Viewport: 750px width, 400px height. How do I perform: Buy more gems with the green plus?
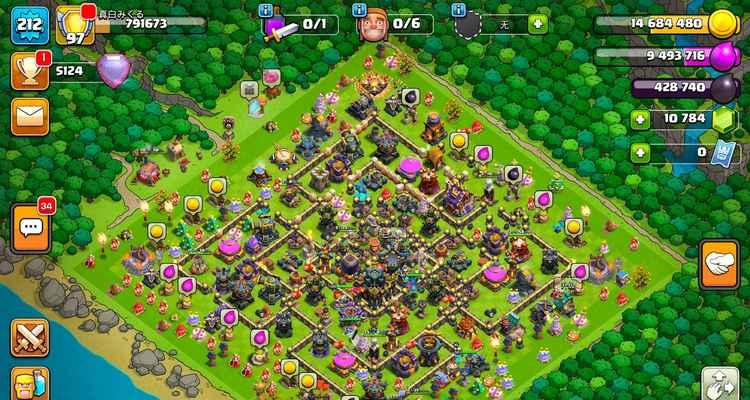[641, 120]
